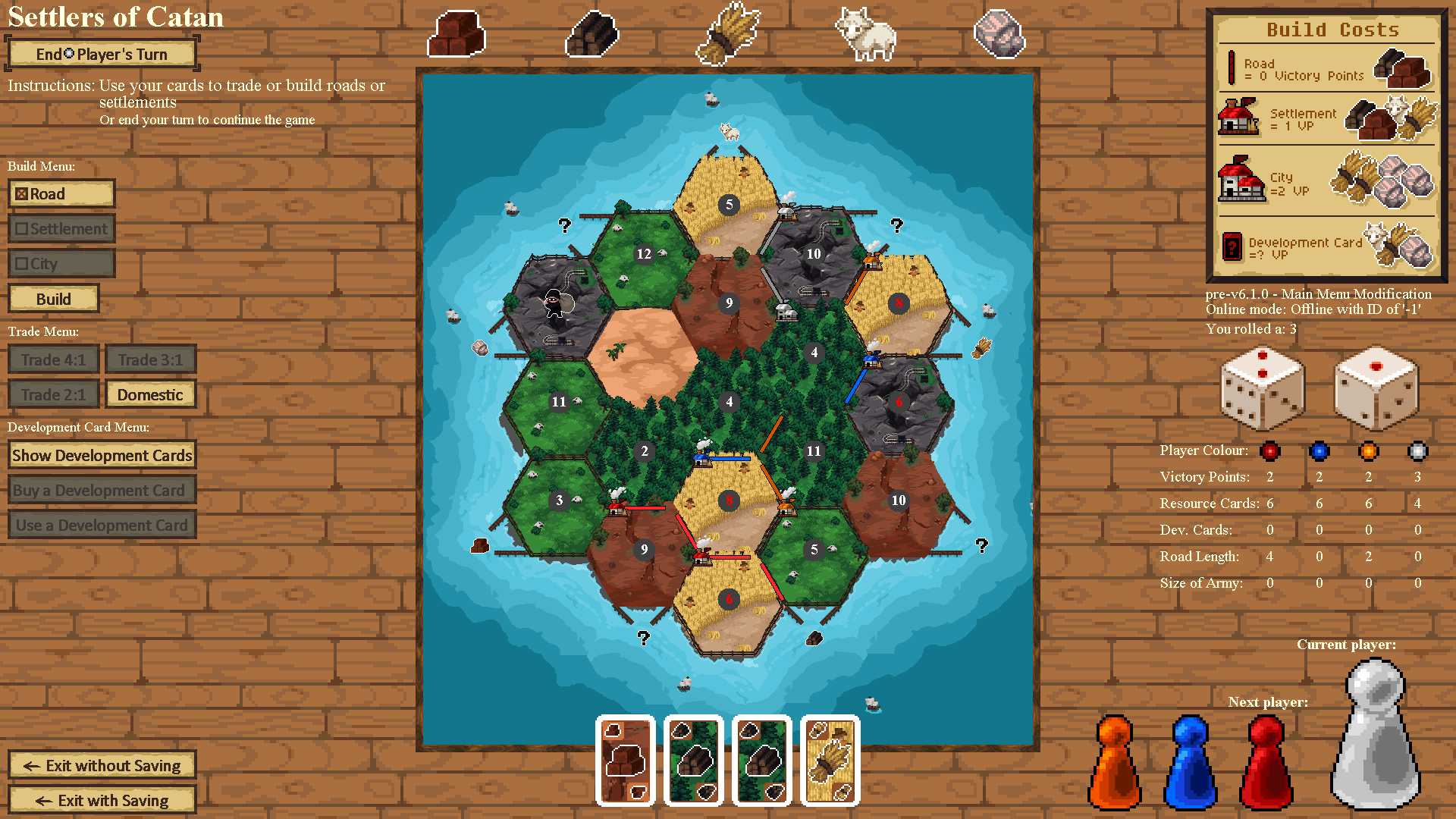The height and width of the screenshot is (819, 1456).
Task: Activate the Trade 2:1 button
Action: [54, 395]
